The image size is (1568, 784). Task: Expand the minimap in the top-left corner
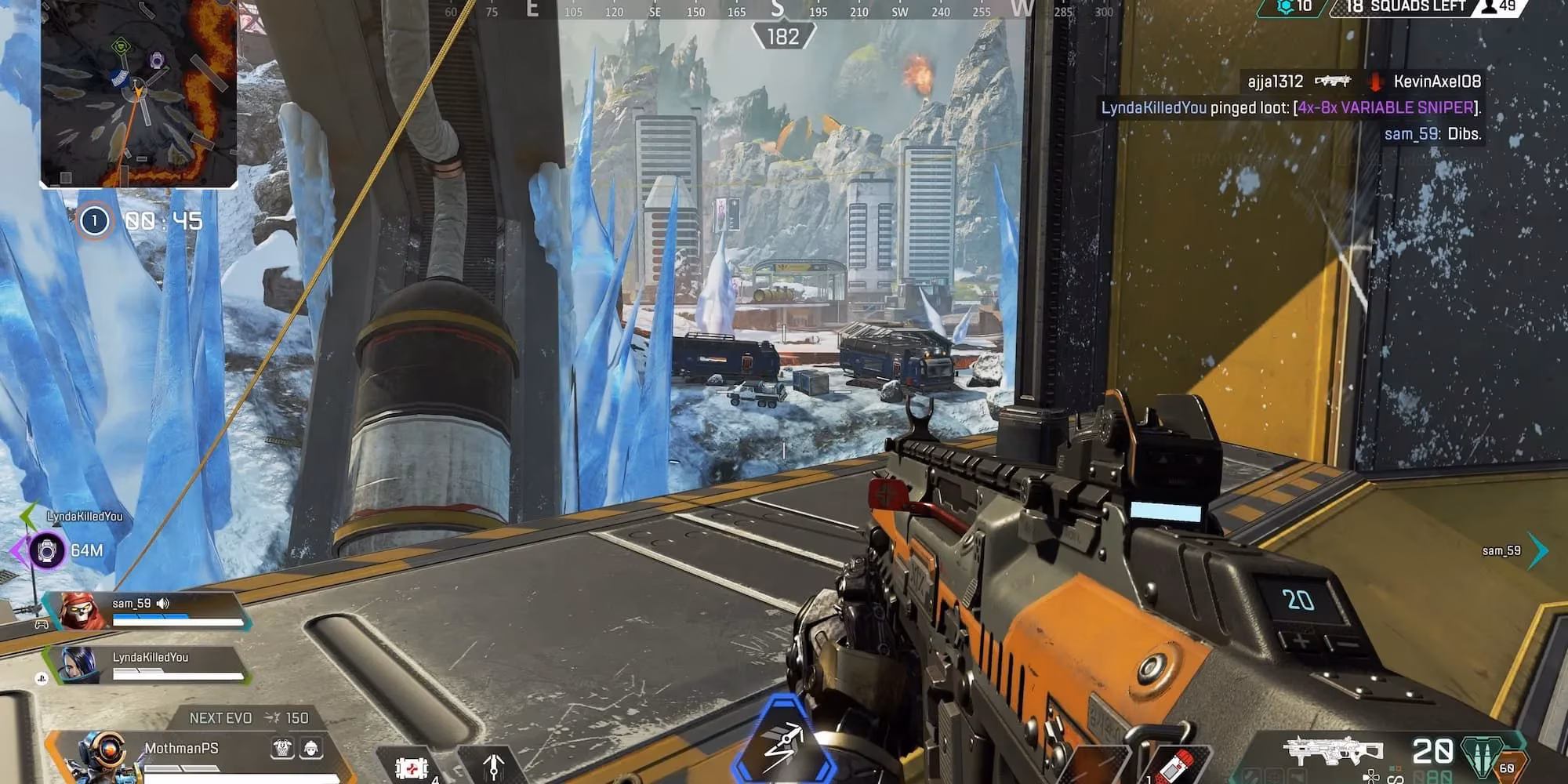click(138, 94)
